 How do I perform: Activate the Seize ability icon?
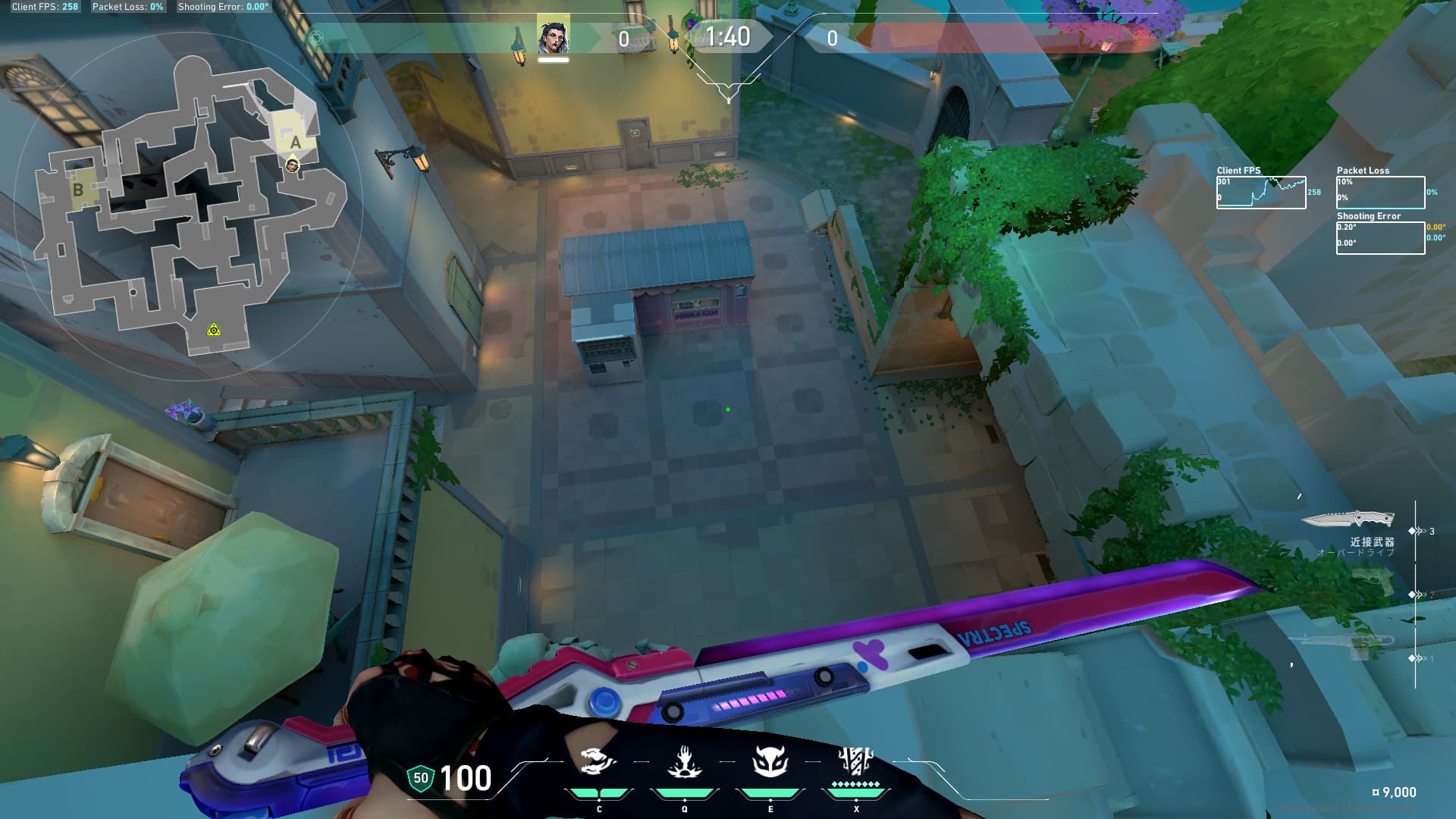click(x=684, y=762)
